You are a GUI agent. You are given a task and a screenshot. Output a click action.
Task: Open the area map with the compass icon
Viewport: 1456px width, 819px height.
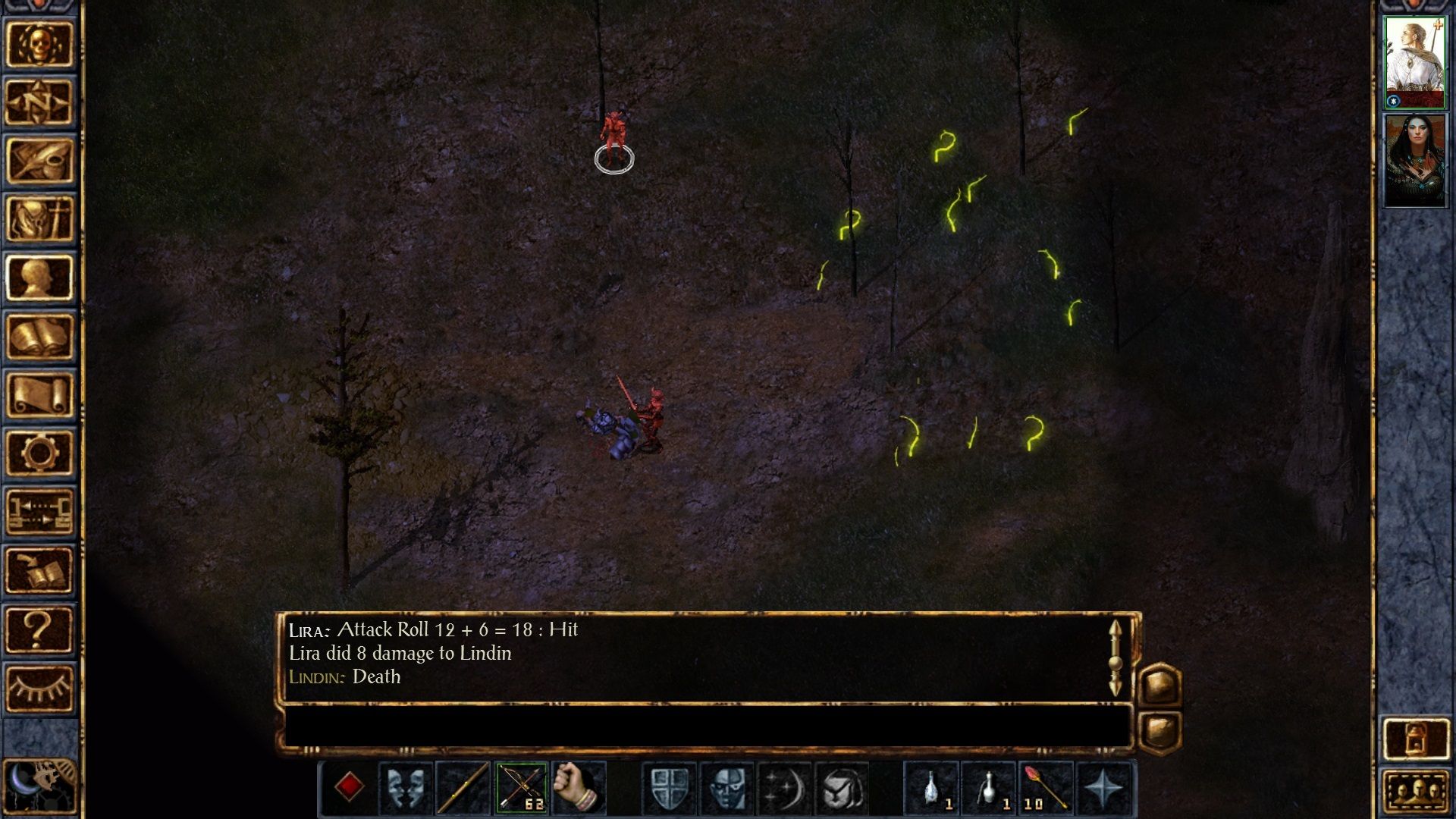tap(39, 102)
